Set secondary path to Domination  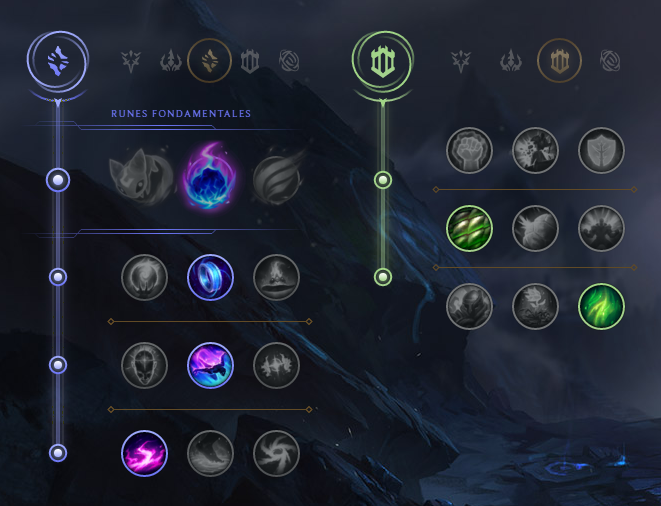click(x=510, y=61)
